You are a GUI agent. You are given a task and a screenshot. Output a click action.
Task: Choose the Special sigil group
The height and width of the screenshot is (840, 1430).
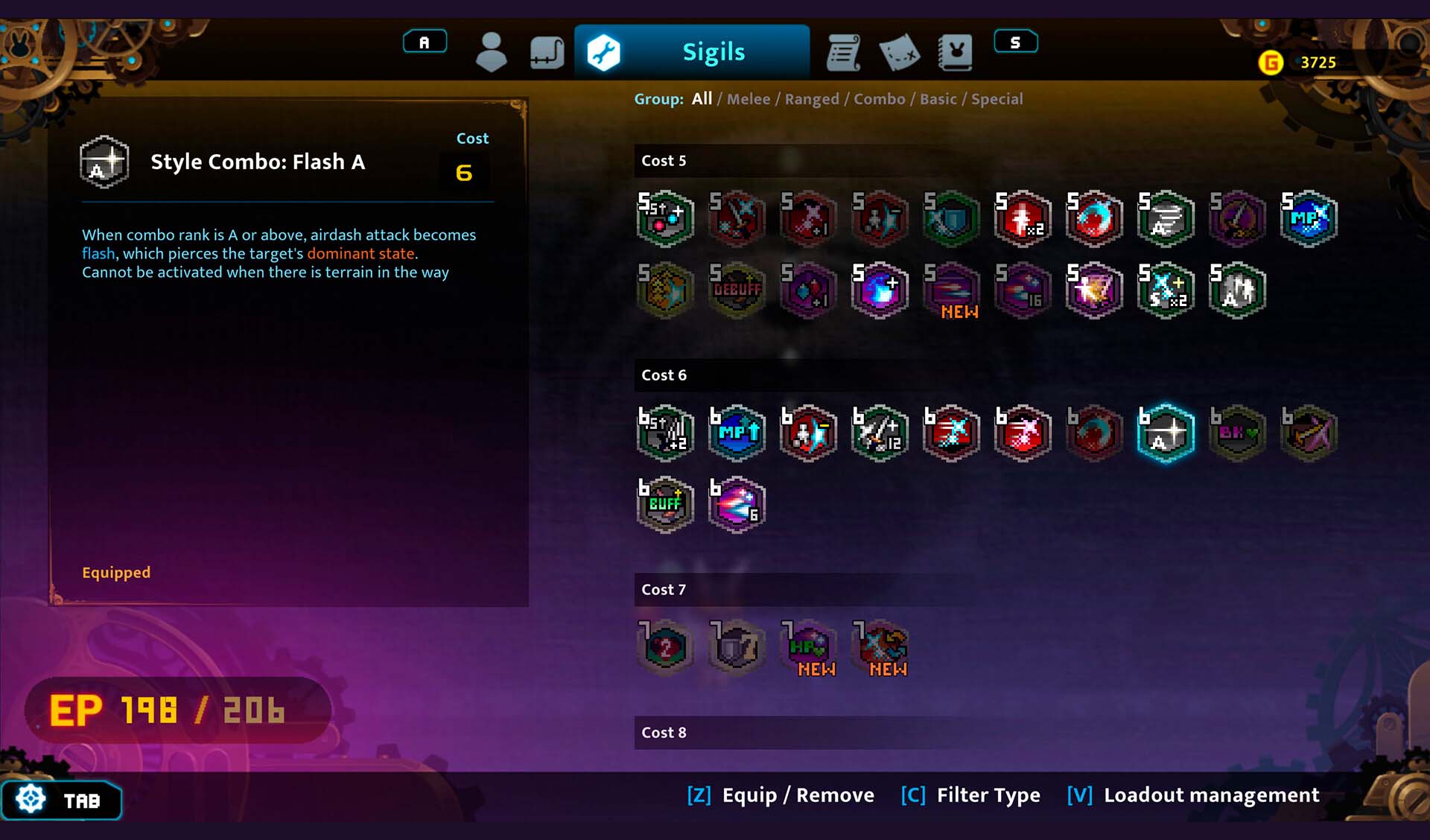pyautogui.click(x=997, y=99)
